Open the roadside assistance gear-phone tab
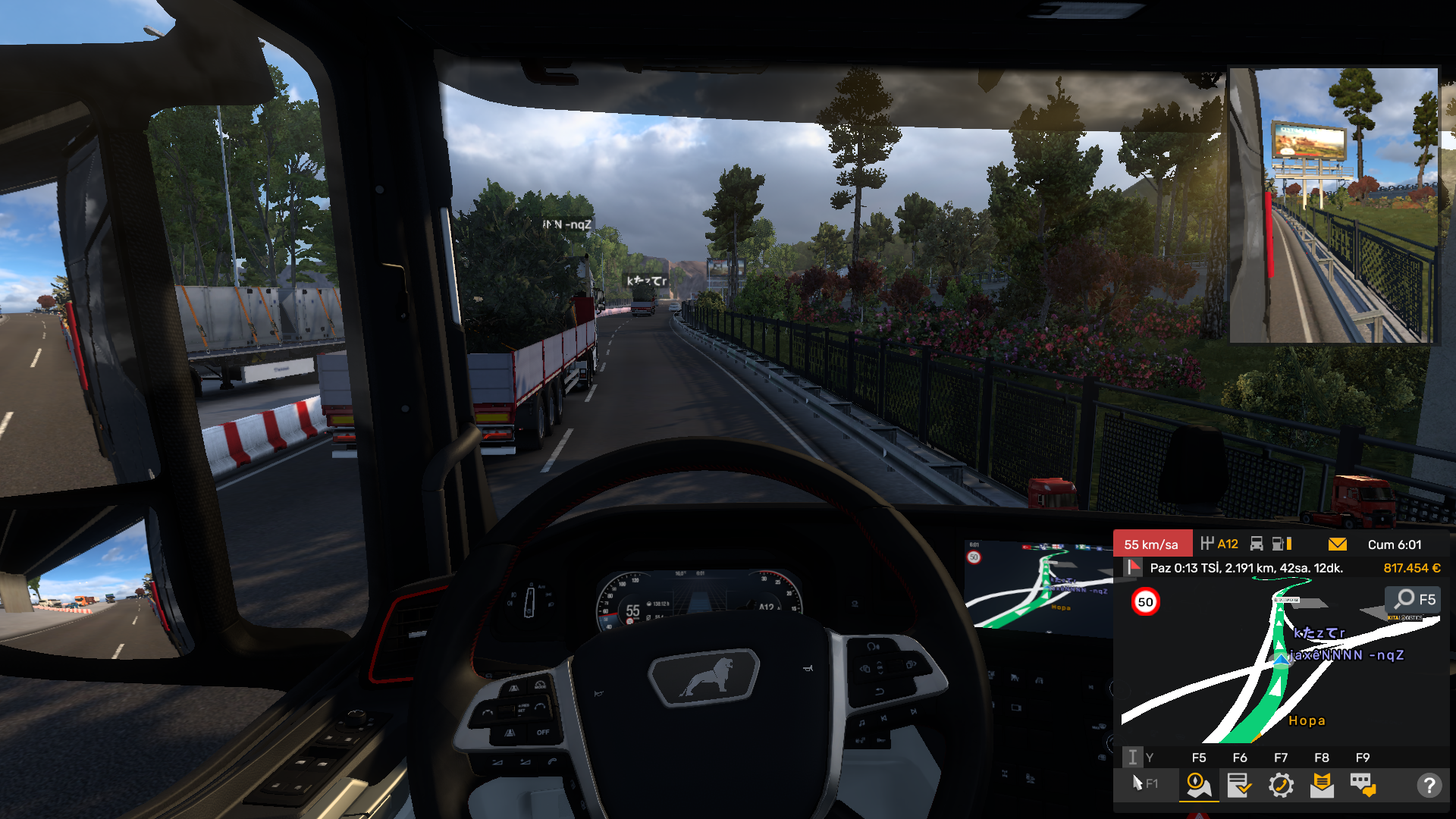The image size is (1456, 819). pos(1281,785)
